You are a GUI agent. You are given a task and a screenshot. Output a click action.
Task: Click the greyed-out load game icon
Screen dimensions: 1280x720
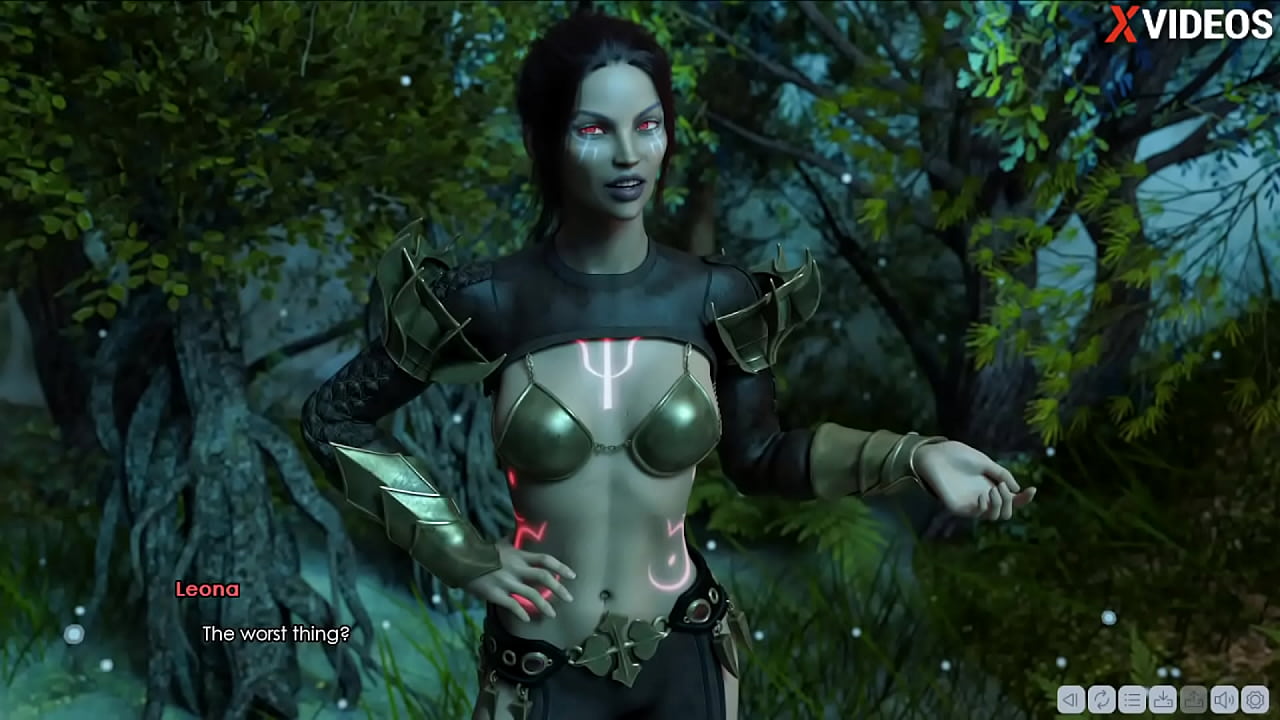pyautogui.click(x=1193, y=699)
